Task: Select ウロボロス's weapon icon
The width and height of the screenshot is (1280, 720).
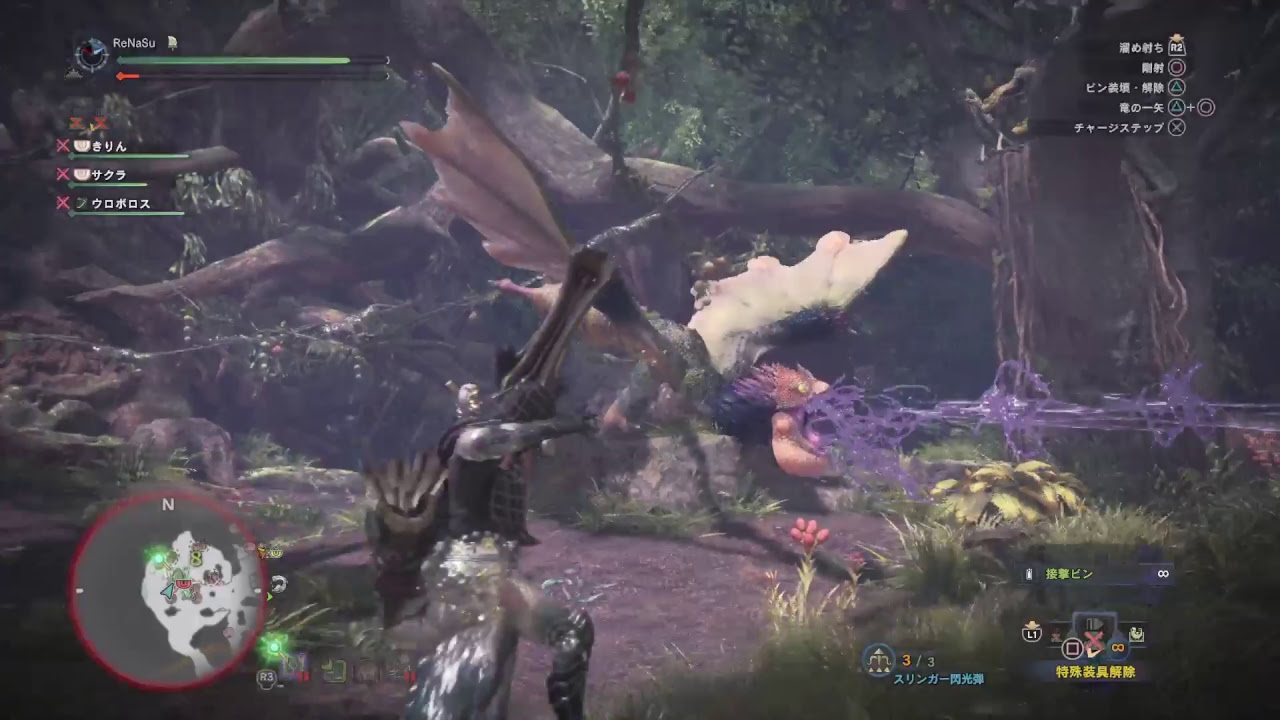Action: (80, 202)
